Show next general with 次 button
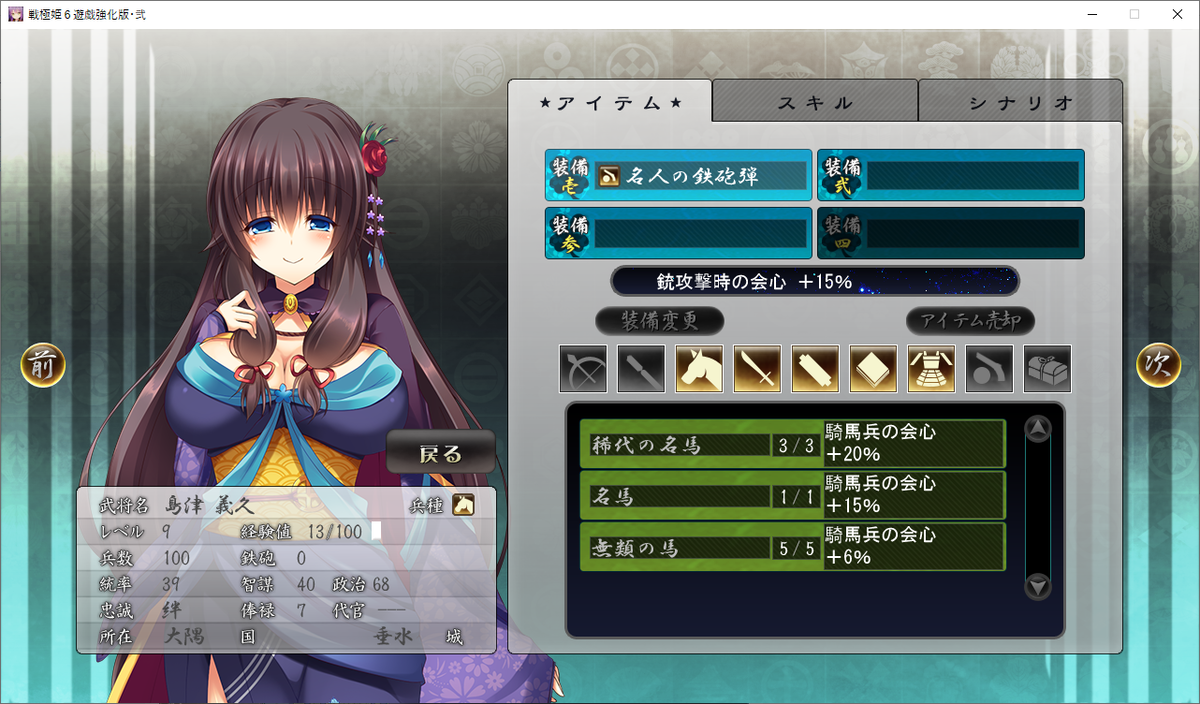1200x704 pixels. [x=1158, y=366]
